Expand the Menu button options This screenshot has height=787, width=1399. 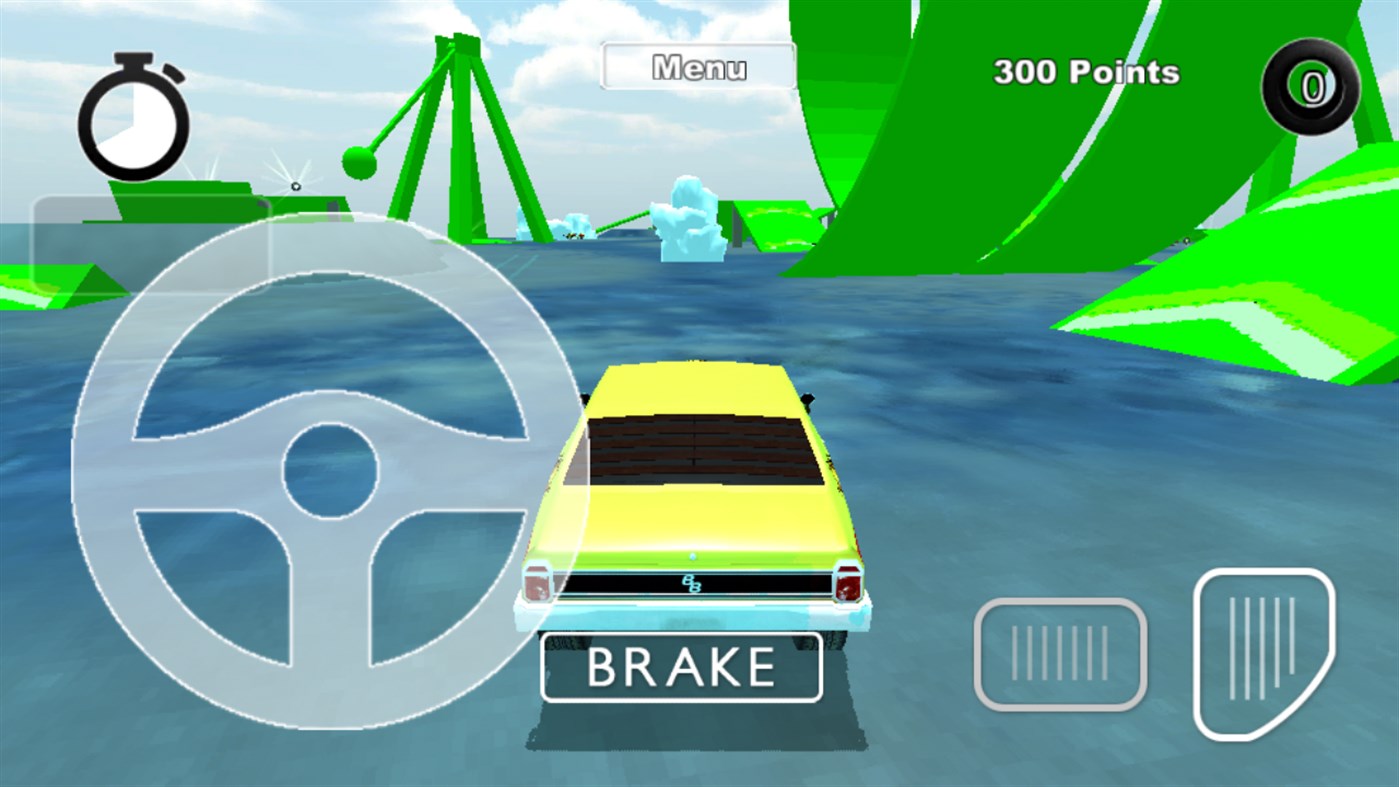pyautogui.click(x=698, y=66)
